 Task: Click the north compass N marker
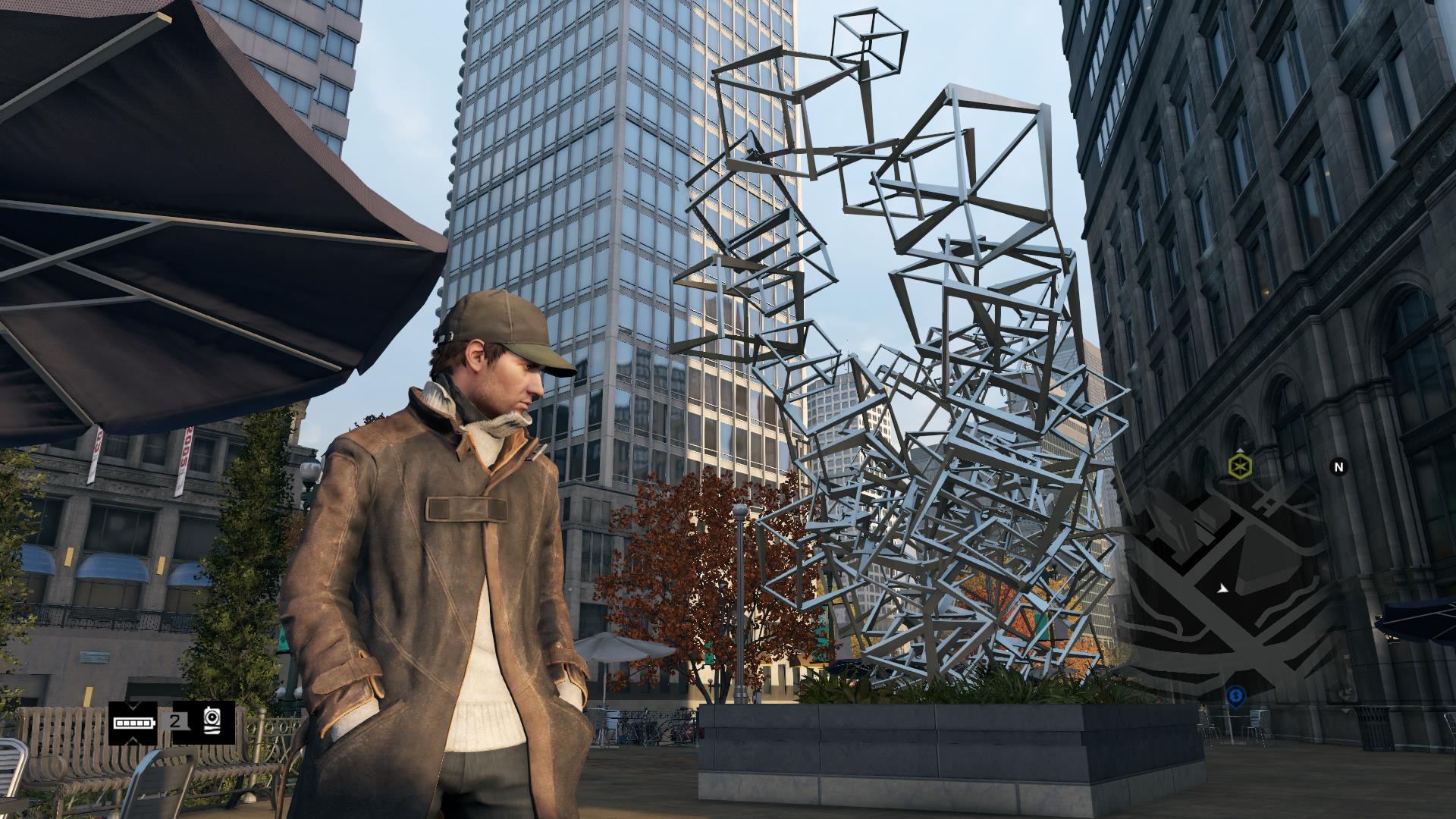[x=1338, y=467]
